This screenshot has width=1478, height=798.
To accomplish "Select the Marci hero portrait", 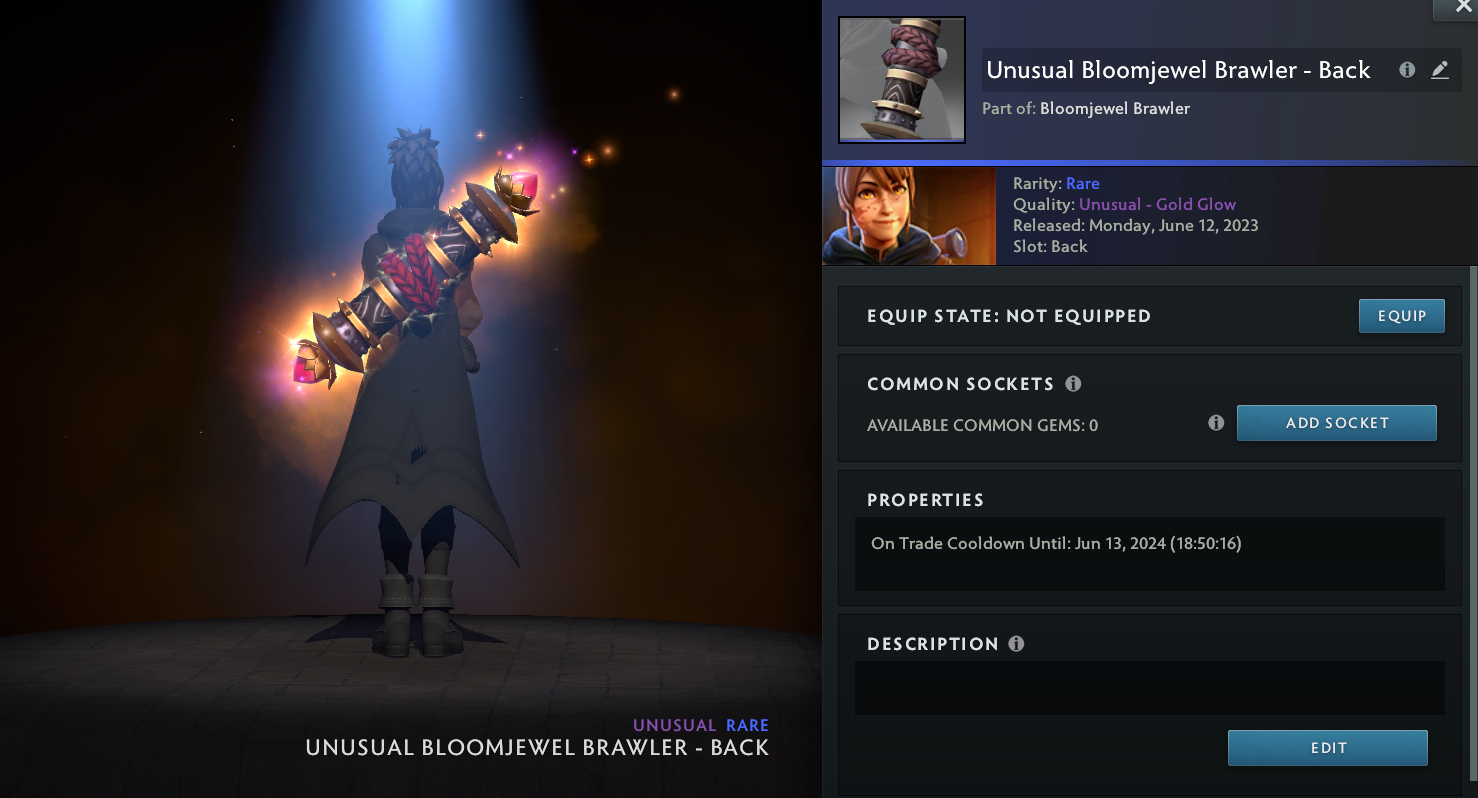I will tap(908, 216).
